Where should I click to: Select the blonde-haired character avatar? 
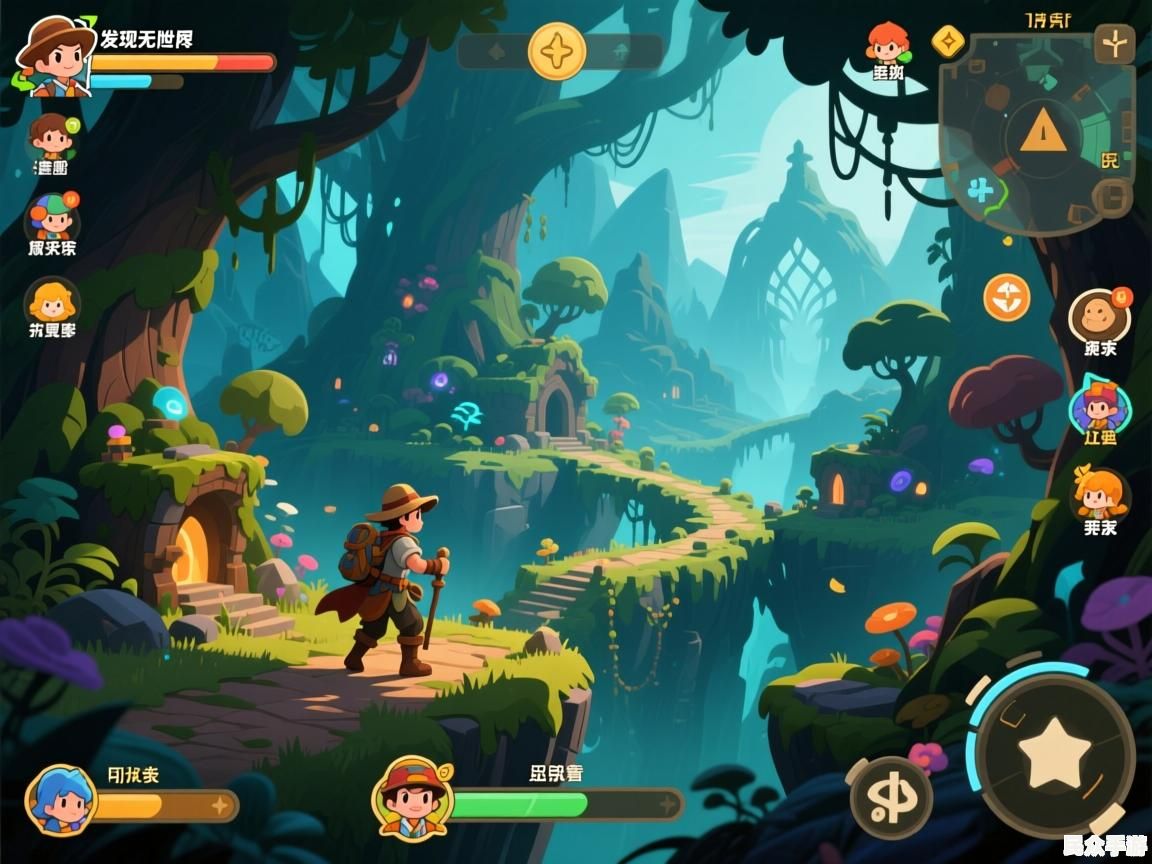(52, 302)
